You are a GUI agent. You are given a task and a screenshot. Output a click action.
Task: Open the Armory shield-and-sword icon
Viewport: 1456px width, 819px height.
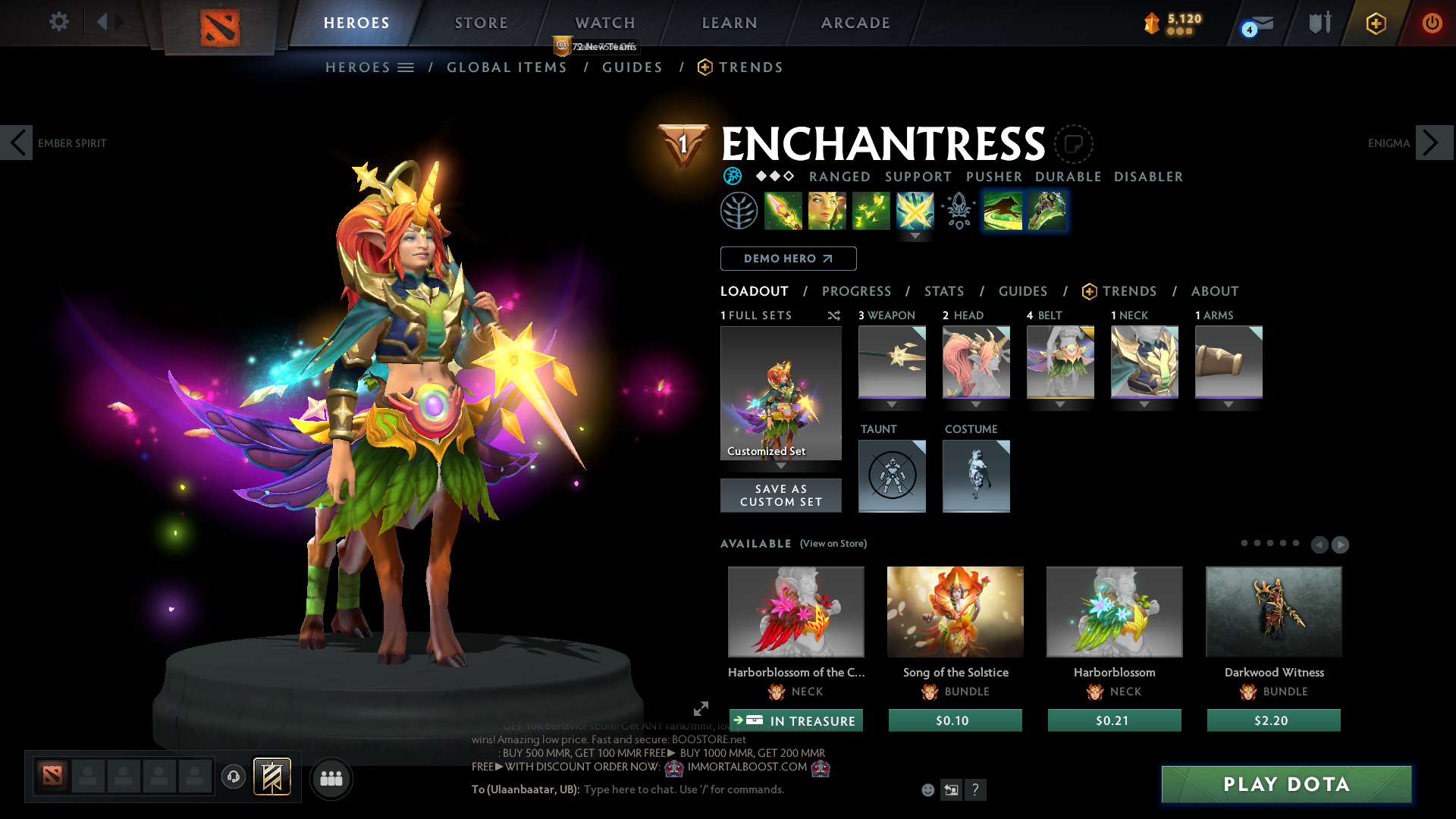tap(1319, 23)
